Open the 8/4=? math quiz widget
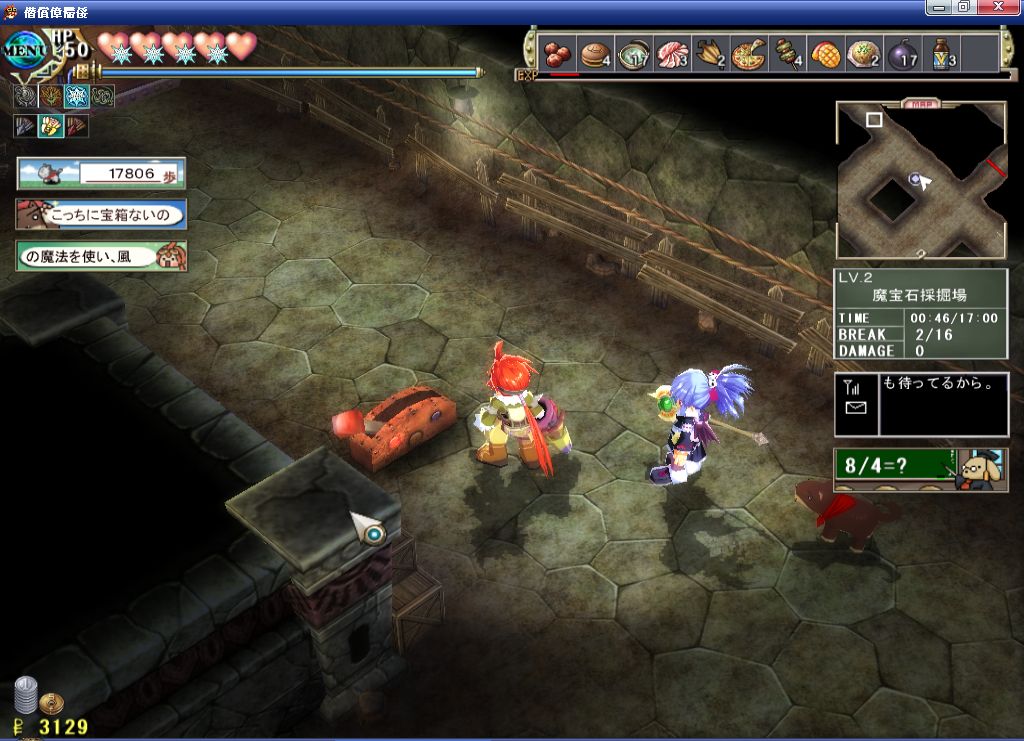Image resolution: width=1024 pixels, height=741 pixels. (920, 468)
